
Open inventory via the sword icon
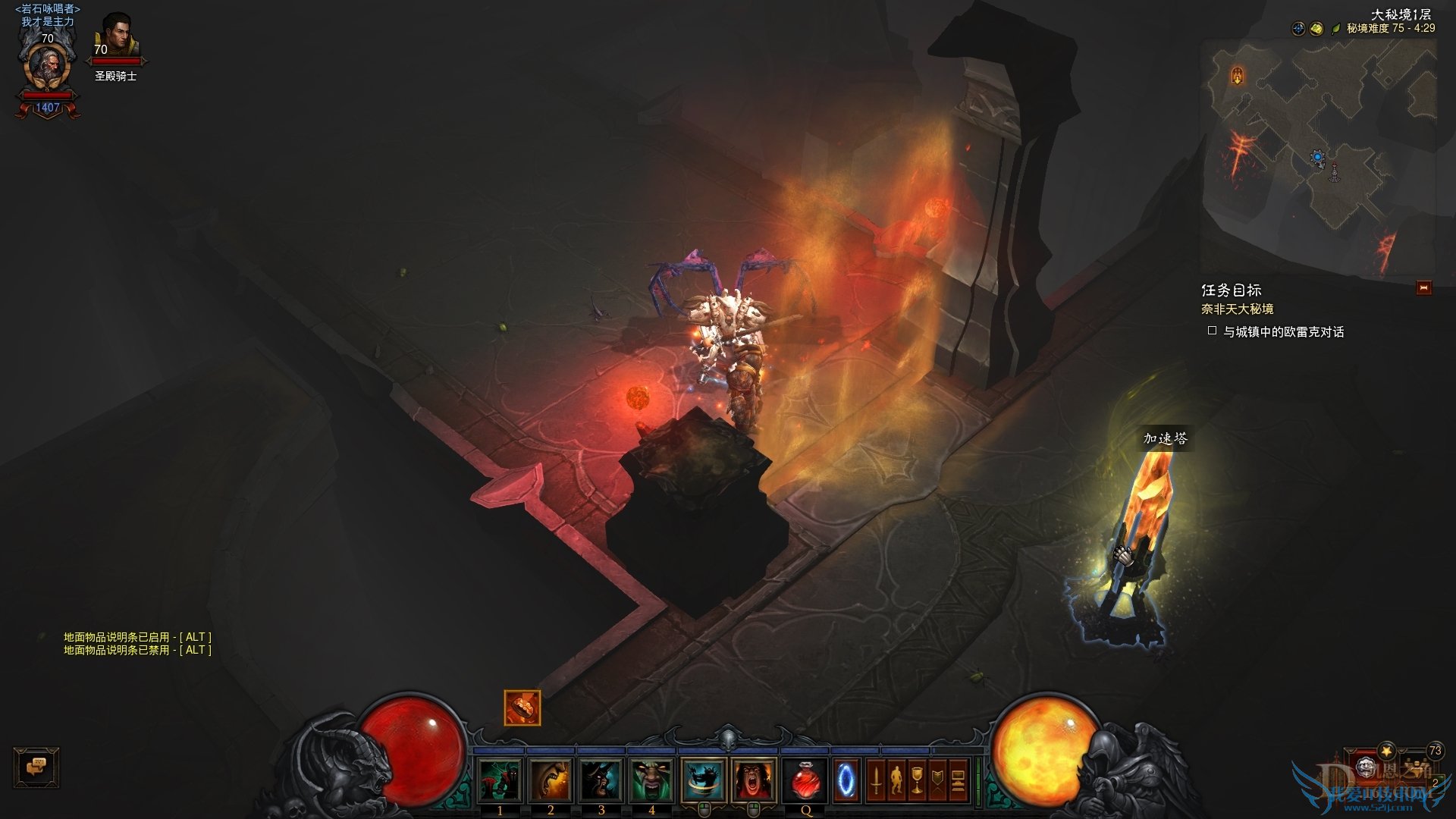878,779
